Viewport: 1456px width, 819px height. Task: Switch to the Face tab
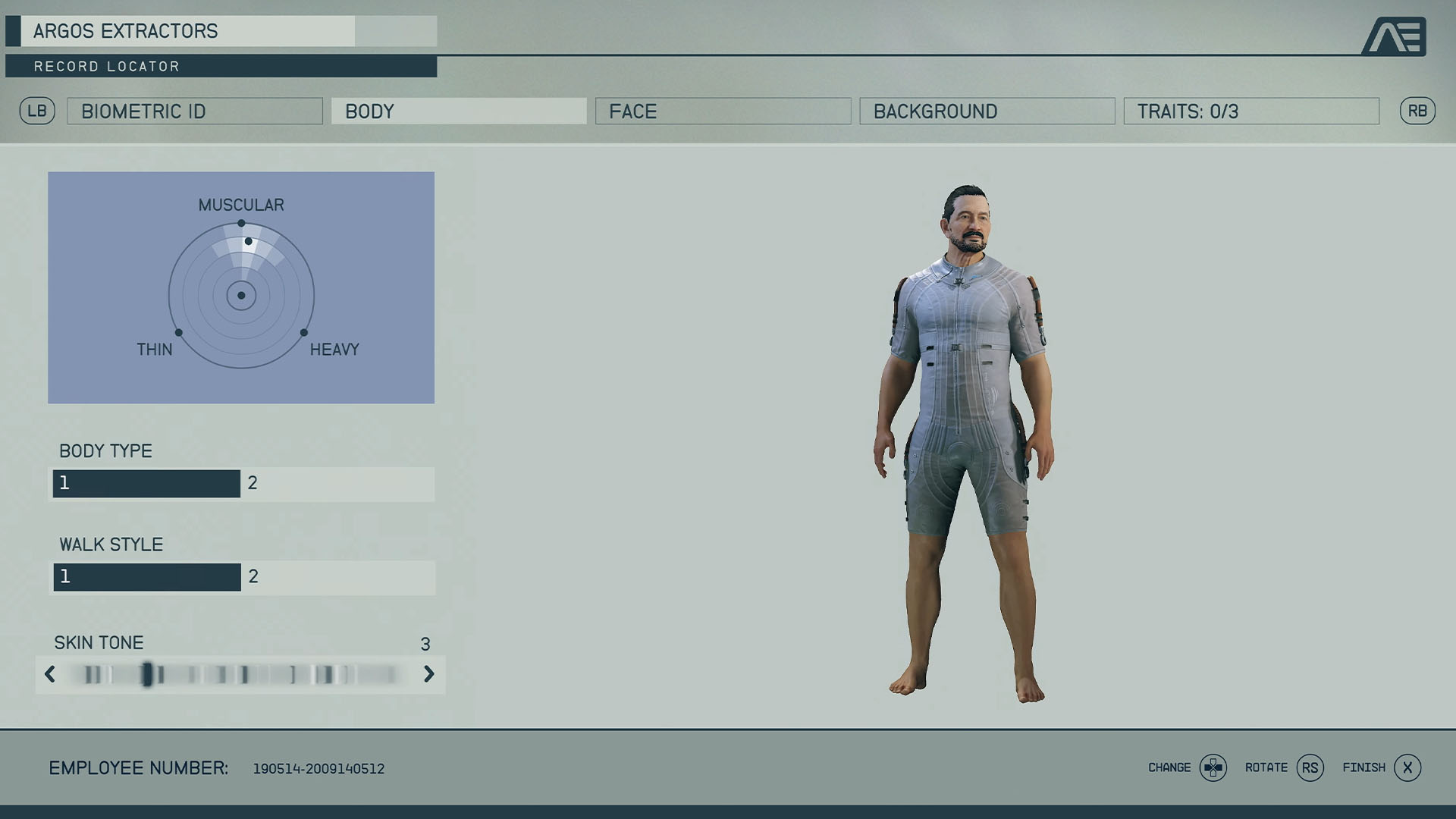coord(722,111)
